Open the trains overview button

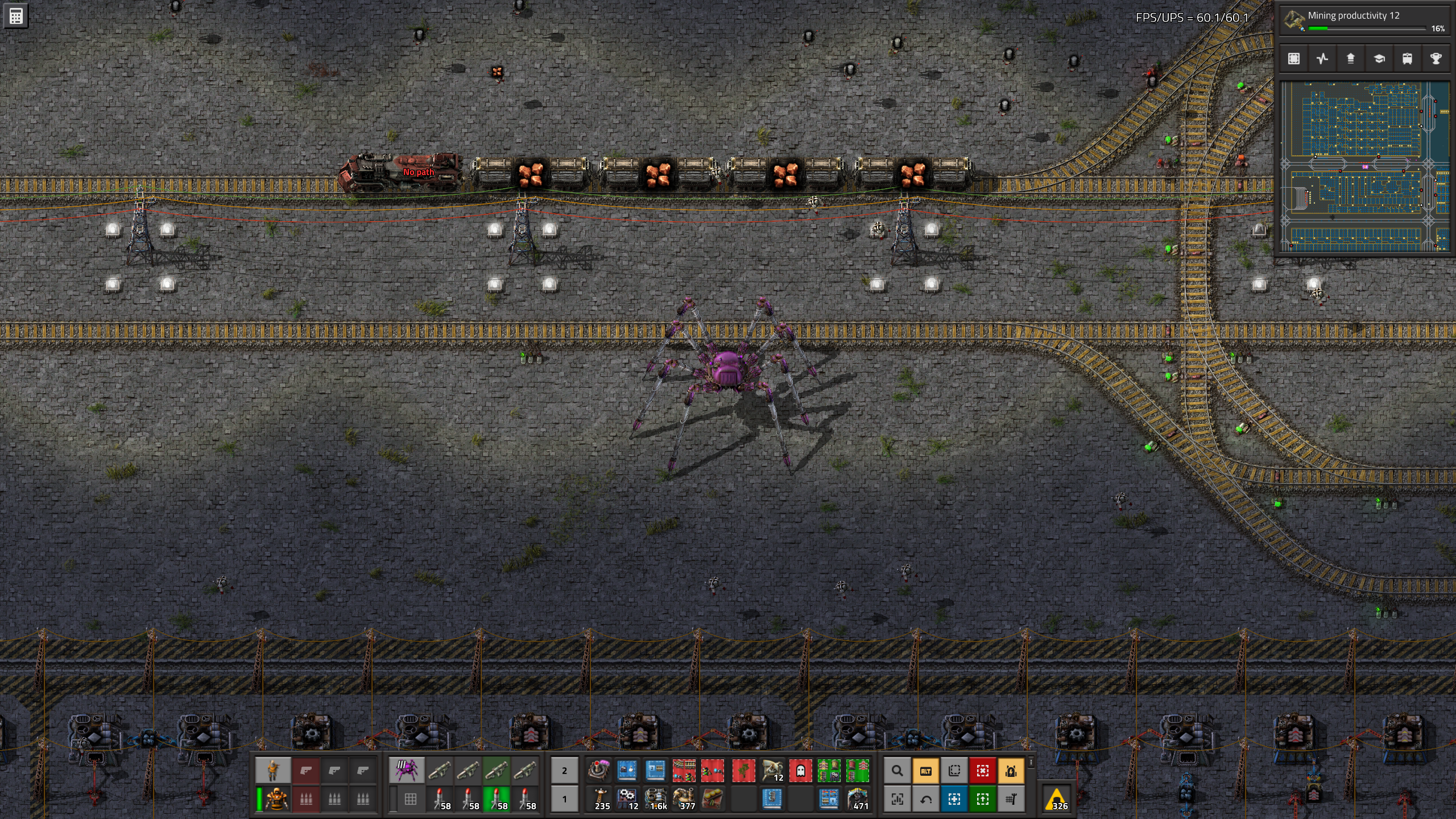click(x=1407, y=59)
